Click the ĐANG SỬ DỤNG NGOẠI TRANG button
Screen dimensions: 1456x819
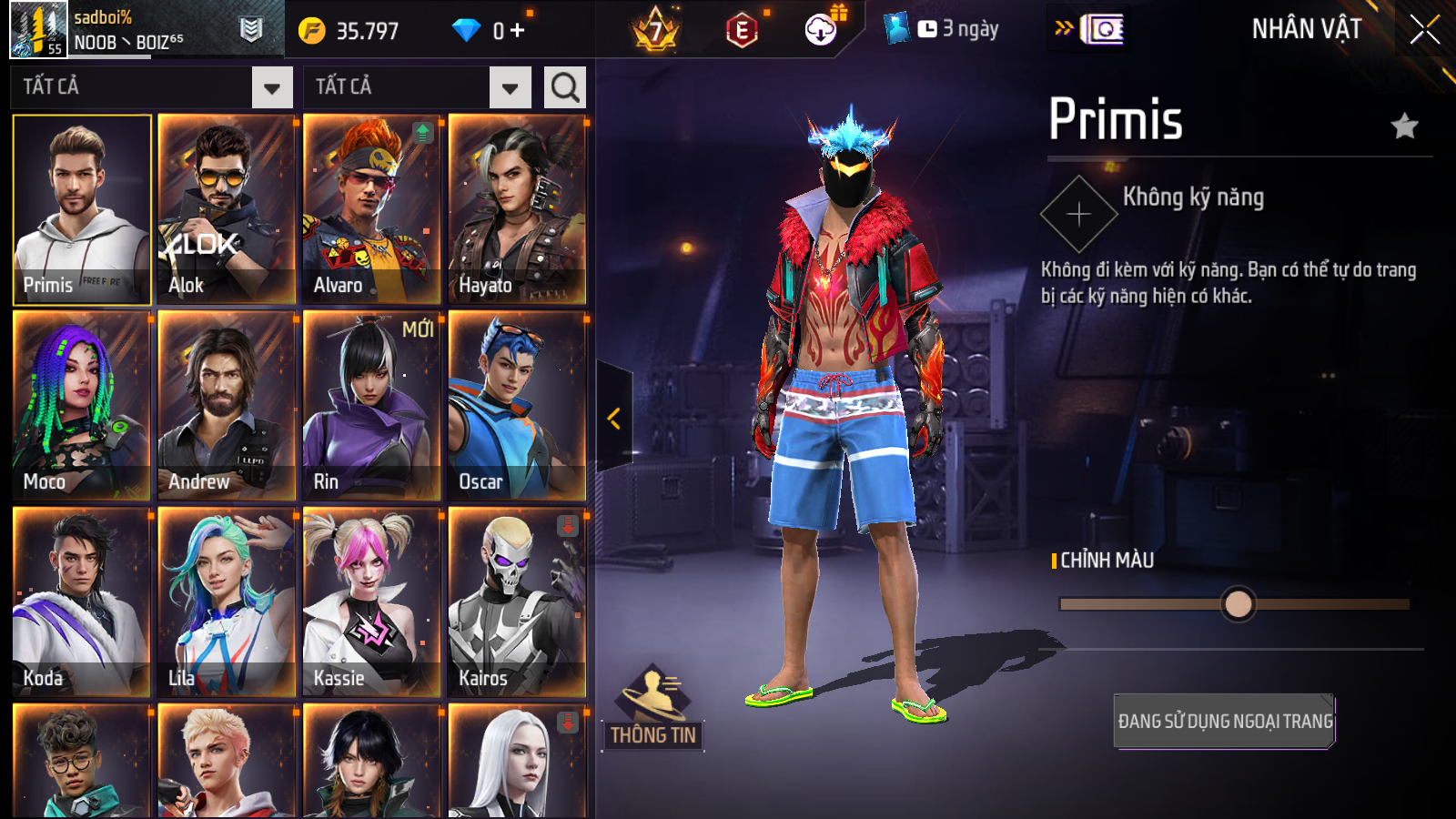[x=1224, y=721]
